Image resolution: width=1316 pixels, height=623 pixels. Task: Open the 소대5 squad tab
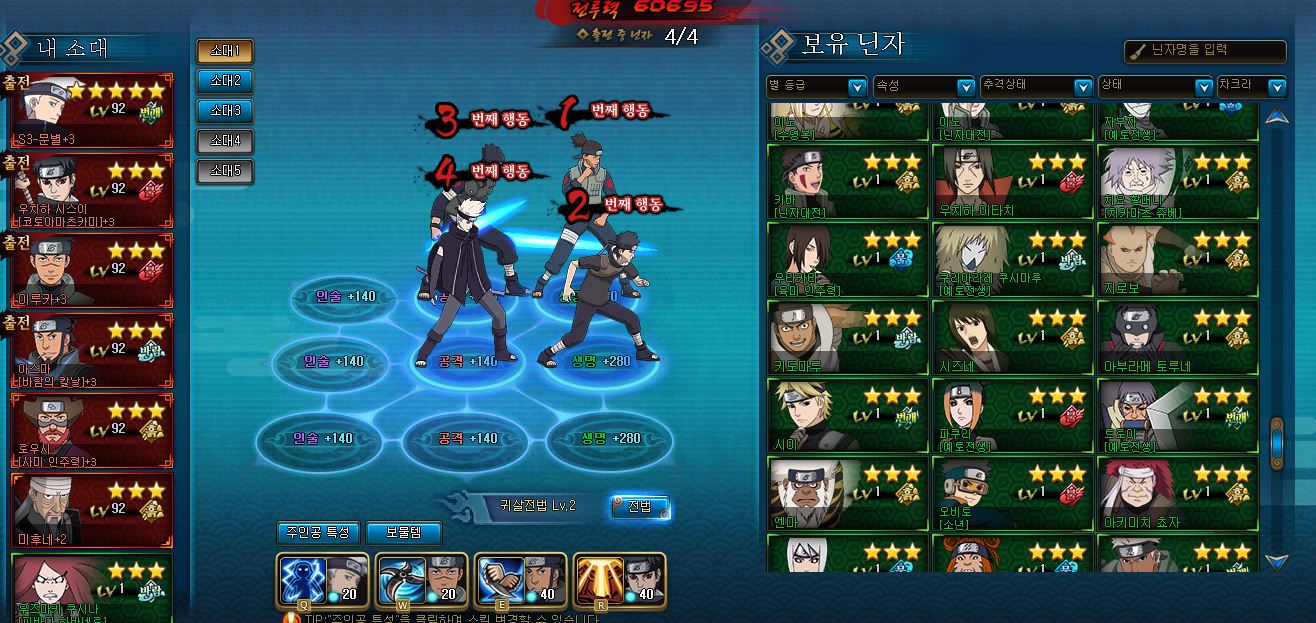click(x=224, y=171)
